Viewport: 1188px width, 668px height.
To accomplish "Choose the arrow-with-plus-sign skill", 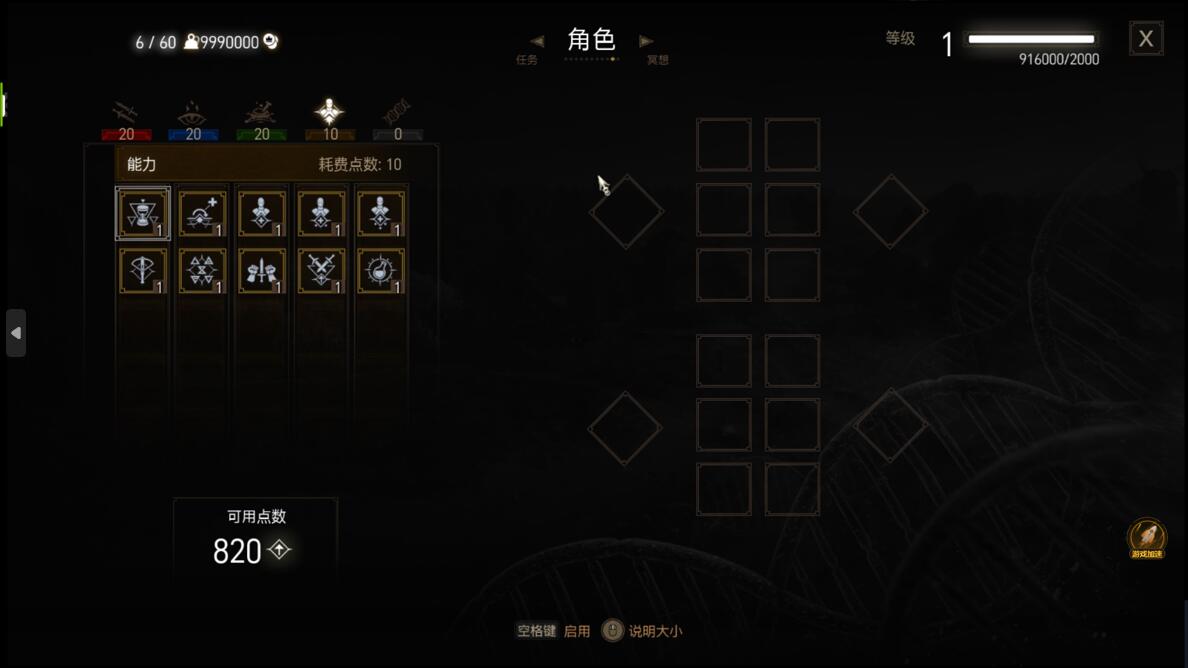I will click(202, 213).
